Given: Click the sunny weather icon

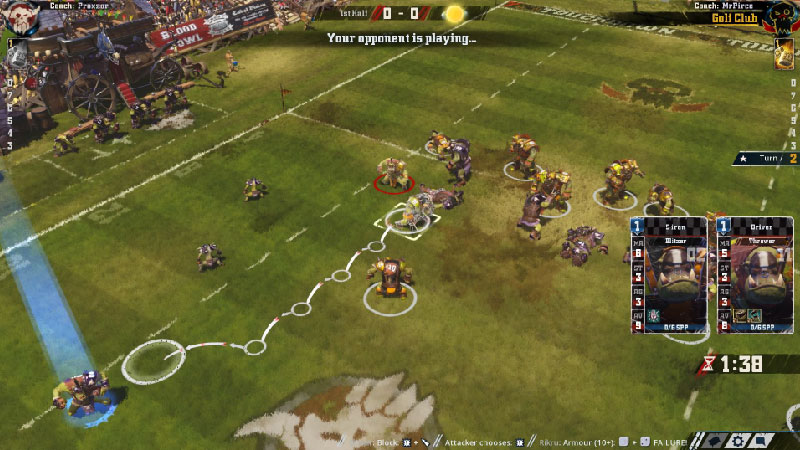Looking at the screenshot, I should click(455, 14).
